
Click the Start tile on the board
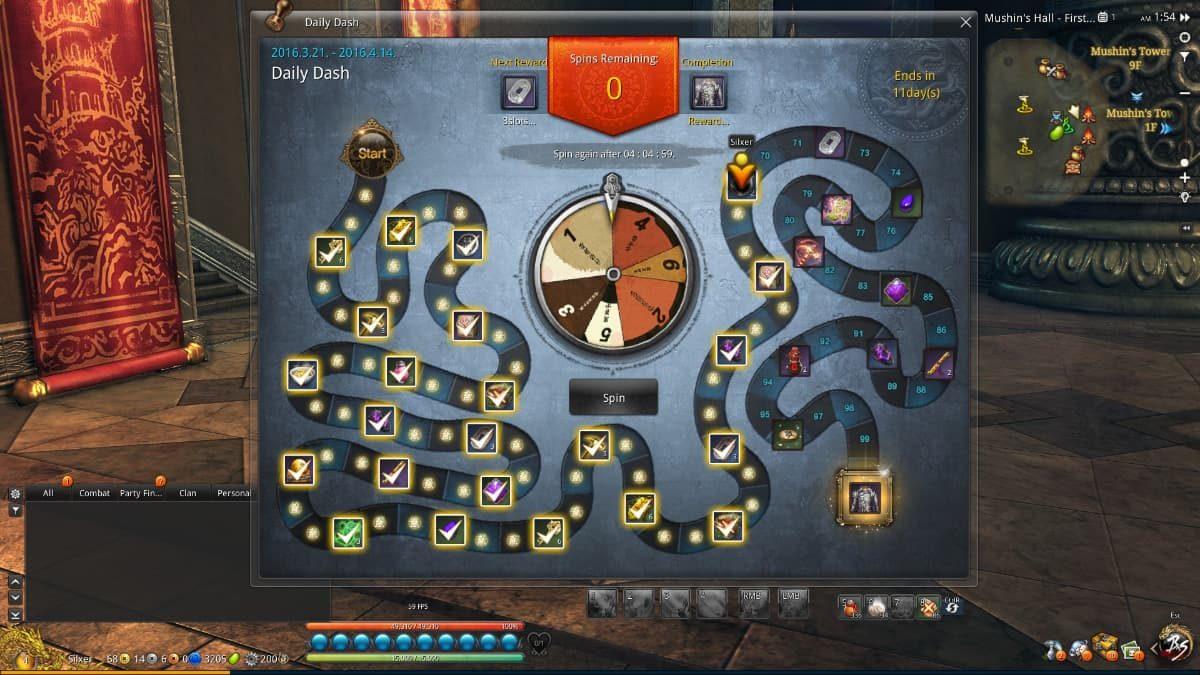[372, 153]
